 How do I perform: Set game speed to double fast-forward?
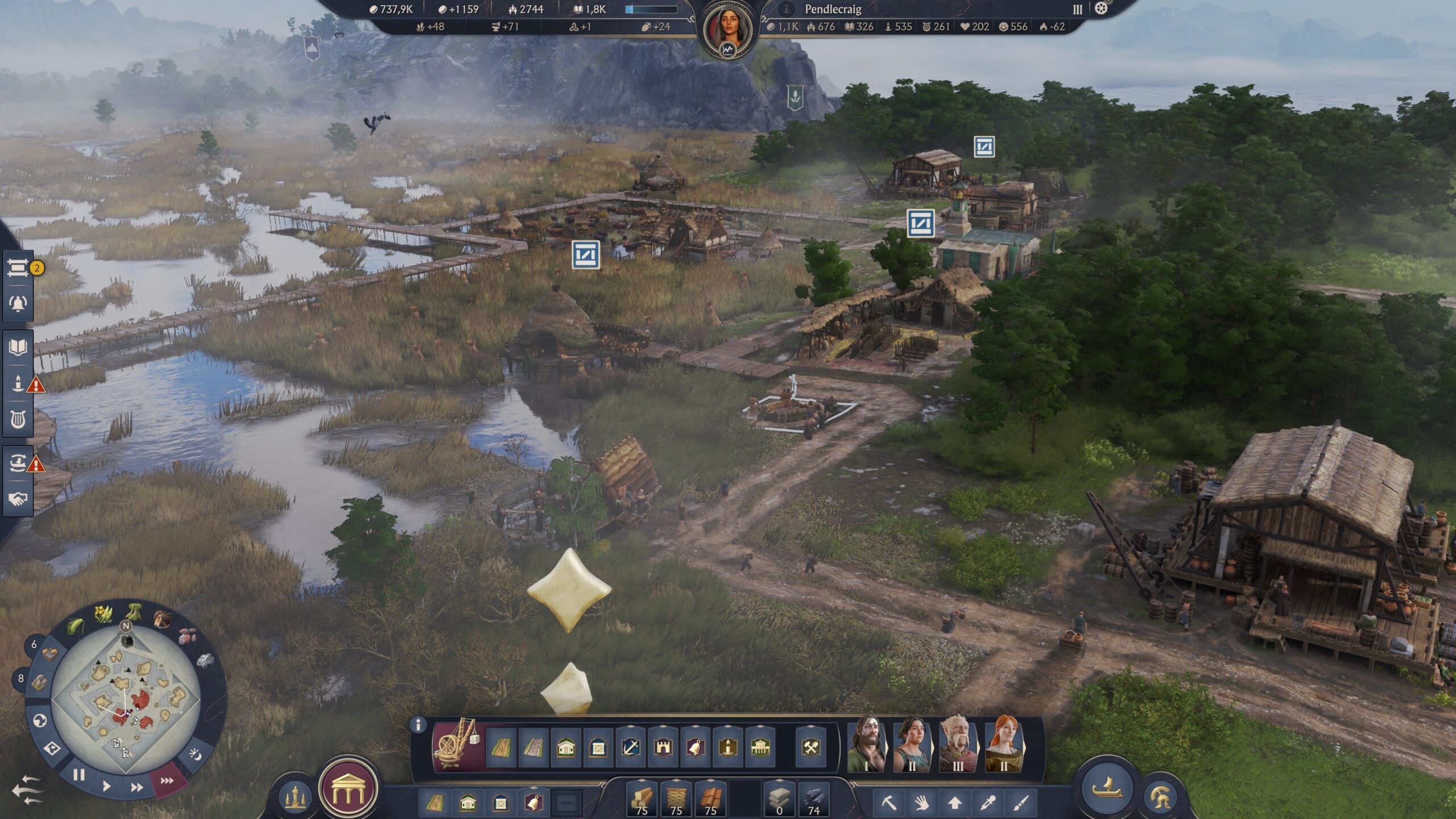[136, 787]
